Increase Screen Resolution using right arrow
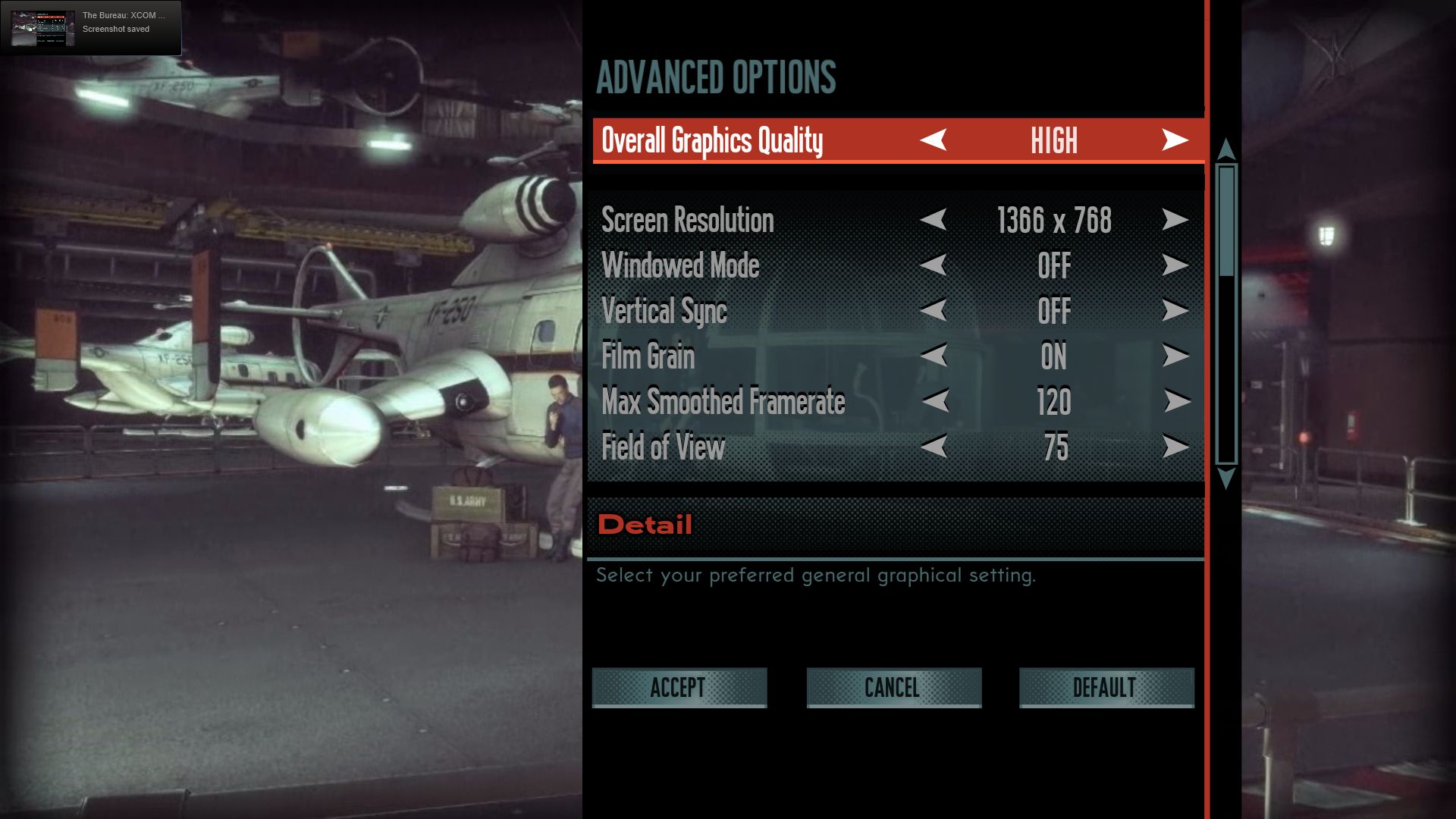Image resolution: width=1456 pixels, height=819 pixels. click(1175, 220)
